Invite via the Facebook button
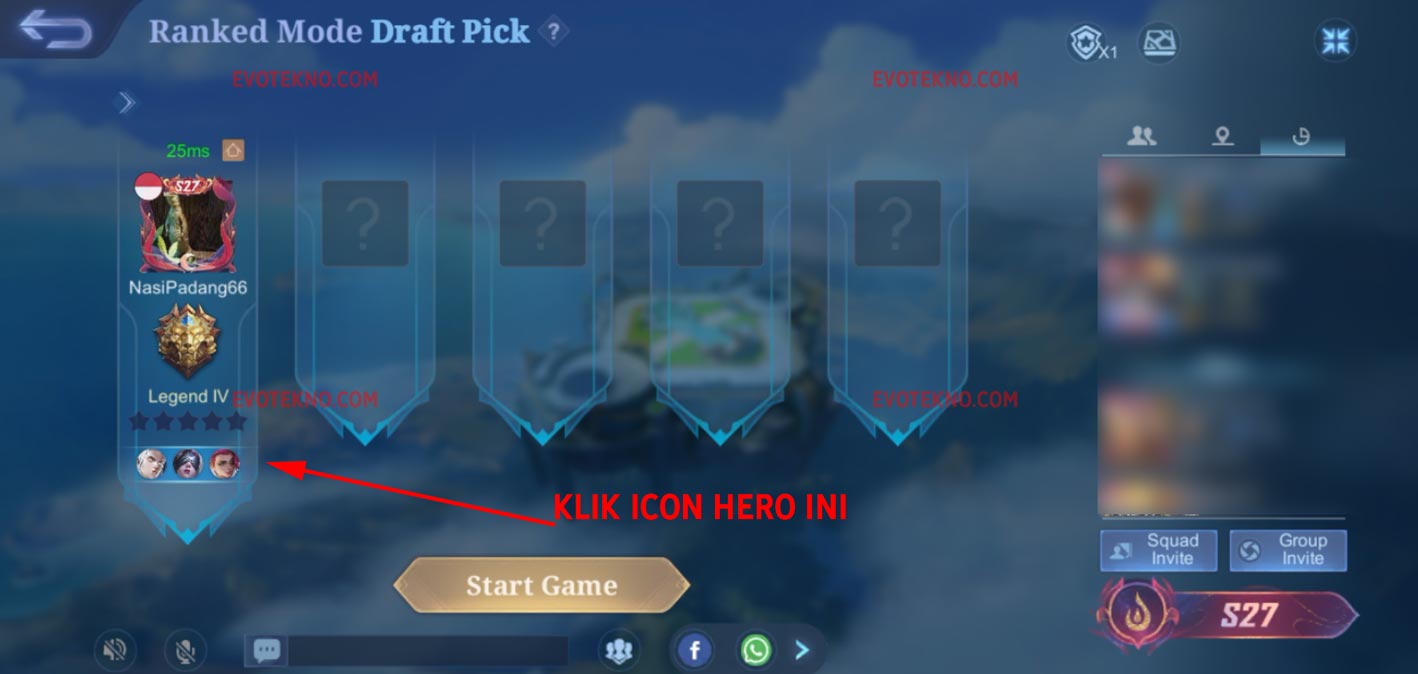Image resolution: width=1418 pixels, height=674 pixels. point(694,651)
